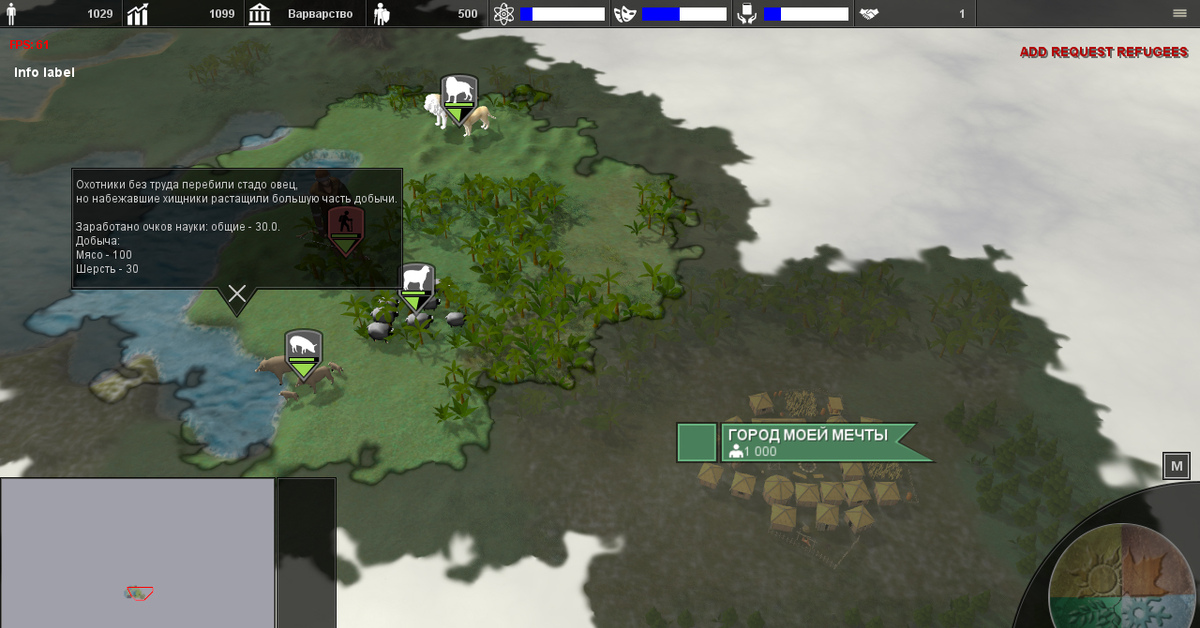The image size is (1200, 628).
Task: Open the seasons wheel in the corner
Action: (1122, 578)
